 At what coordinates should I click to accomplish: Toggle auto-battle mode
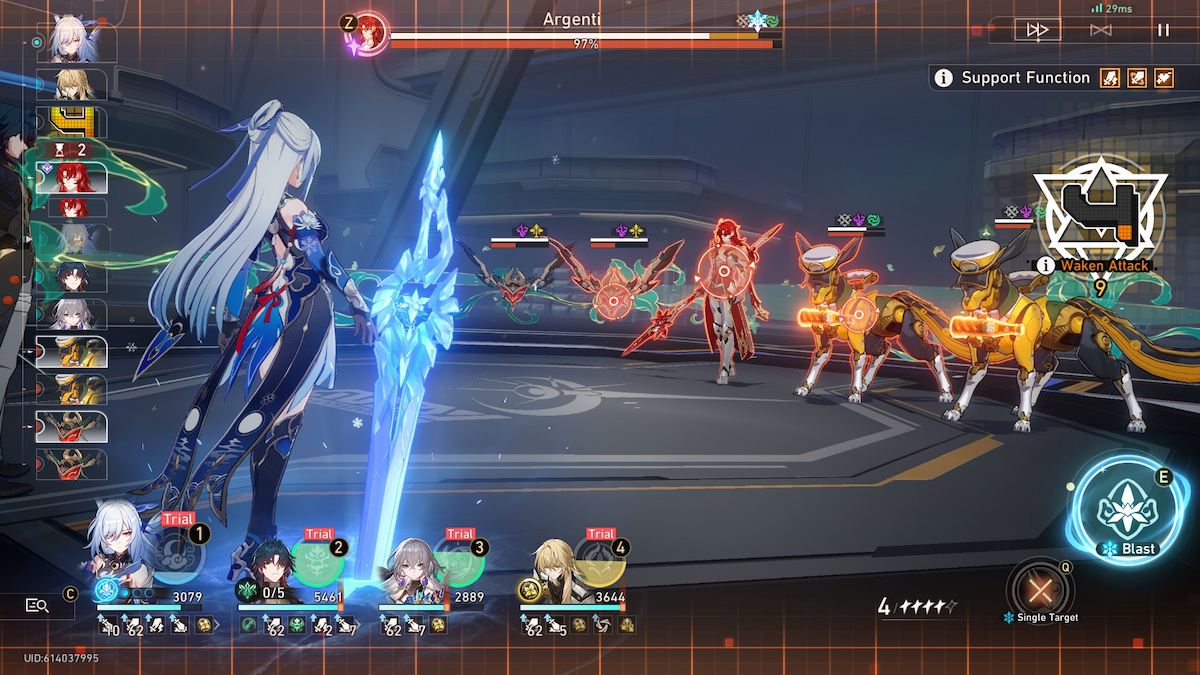click(1100, 30)
